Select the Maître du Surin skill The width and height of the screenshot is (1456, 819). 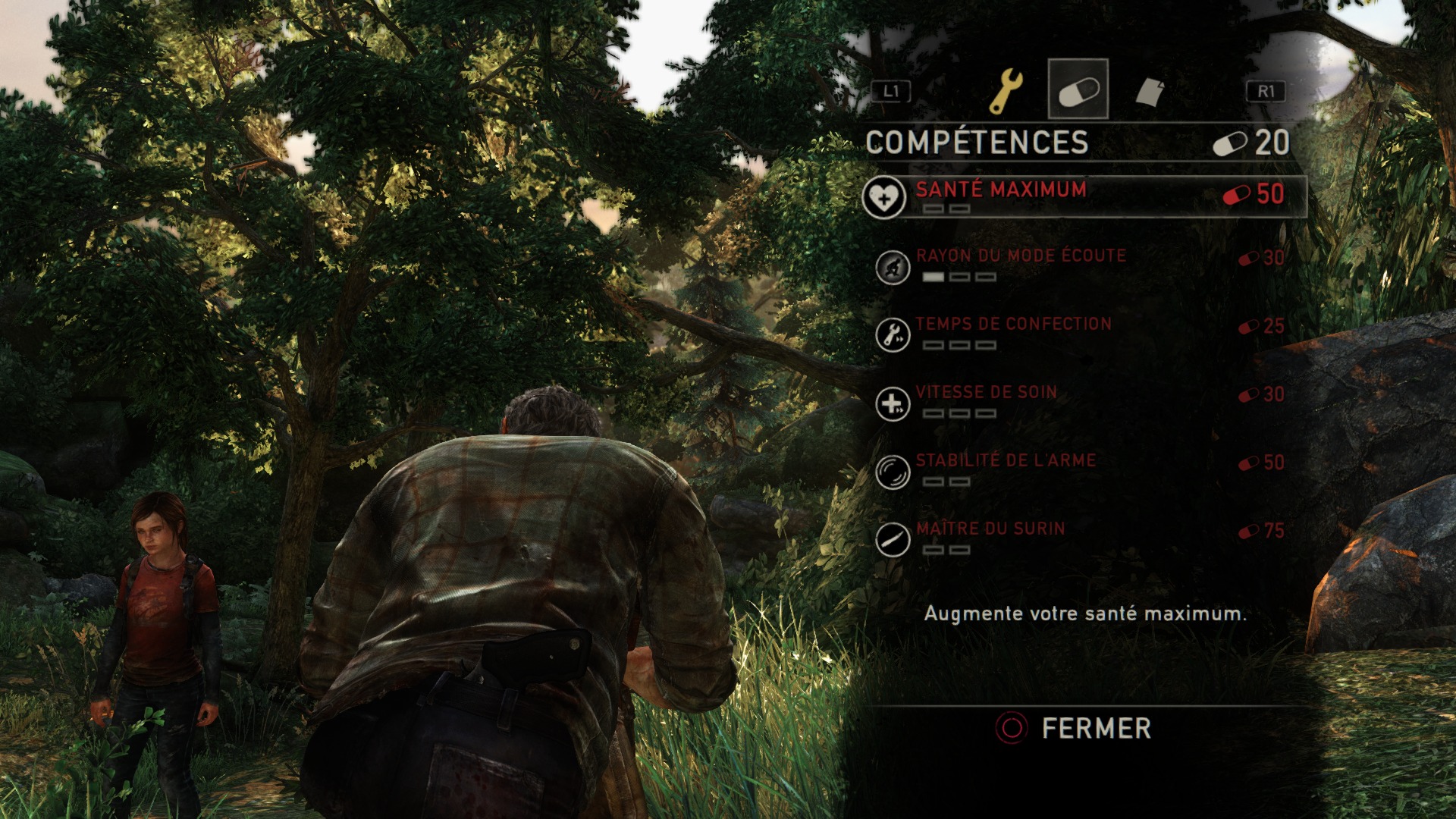[x=990, y=530]
